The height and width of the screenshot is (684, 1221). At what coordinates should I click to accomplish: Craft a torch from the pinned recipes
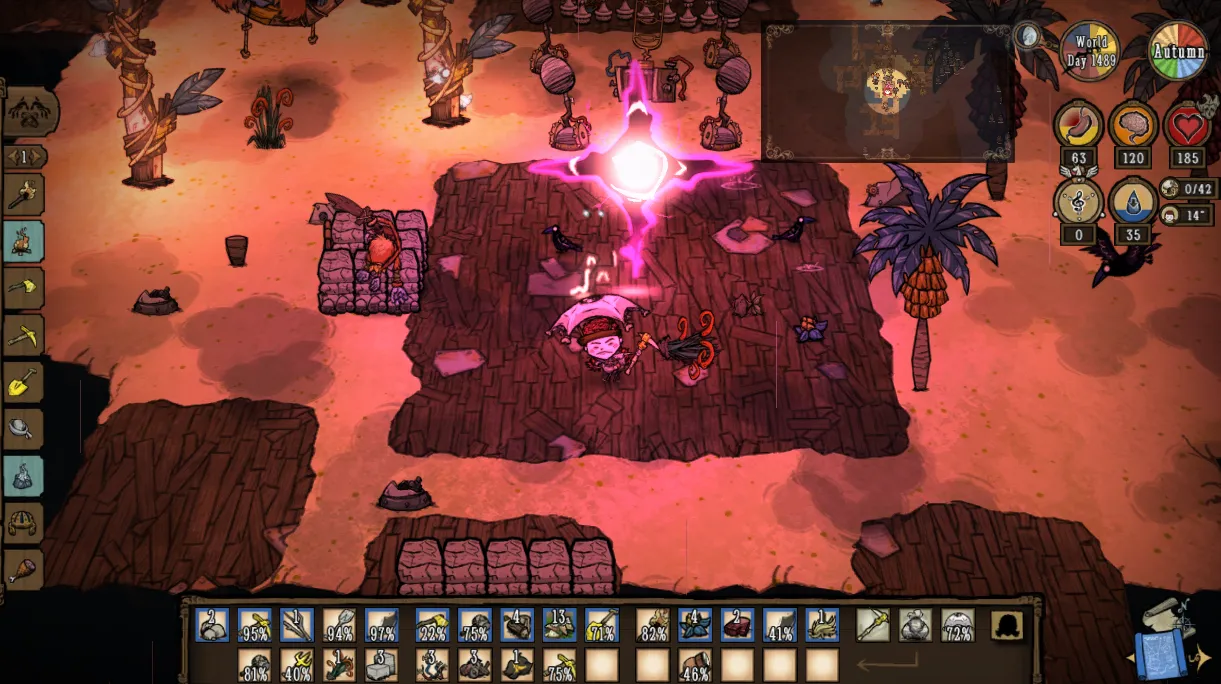pos(23,193)
